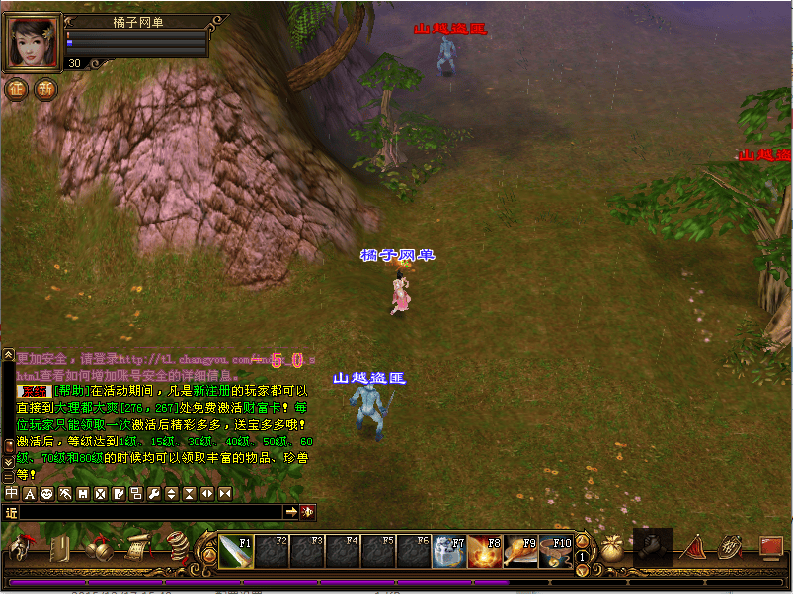
Task: Click the red tent icon
Action: 692,548
